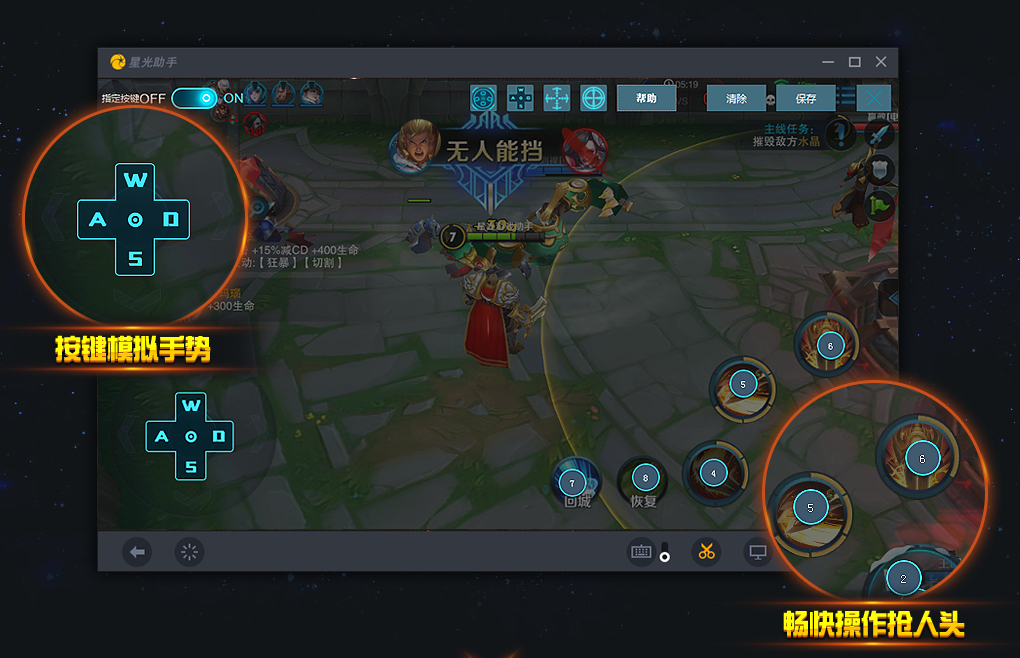This screenshot has height=658, width=1020.
Task: Activate the skill bound to key 4
Action: [x=713, y=472]
